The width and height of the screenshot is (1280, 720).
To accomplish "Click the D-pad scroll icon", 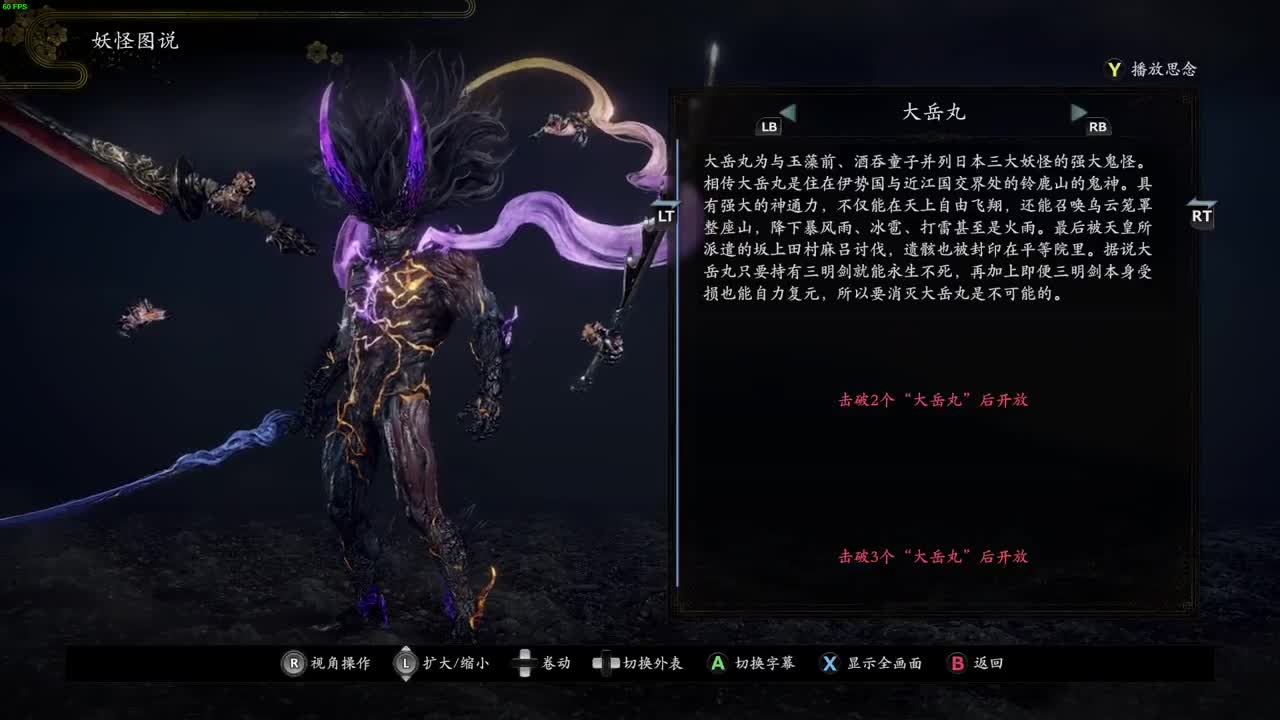I will pyautogui.click(x=524, y=662).
